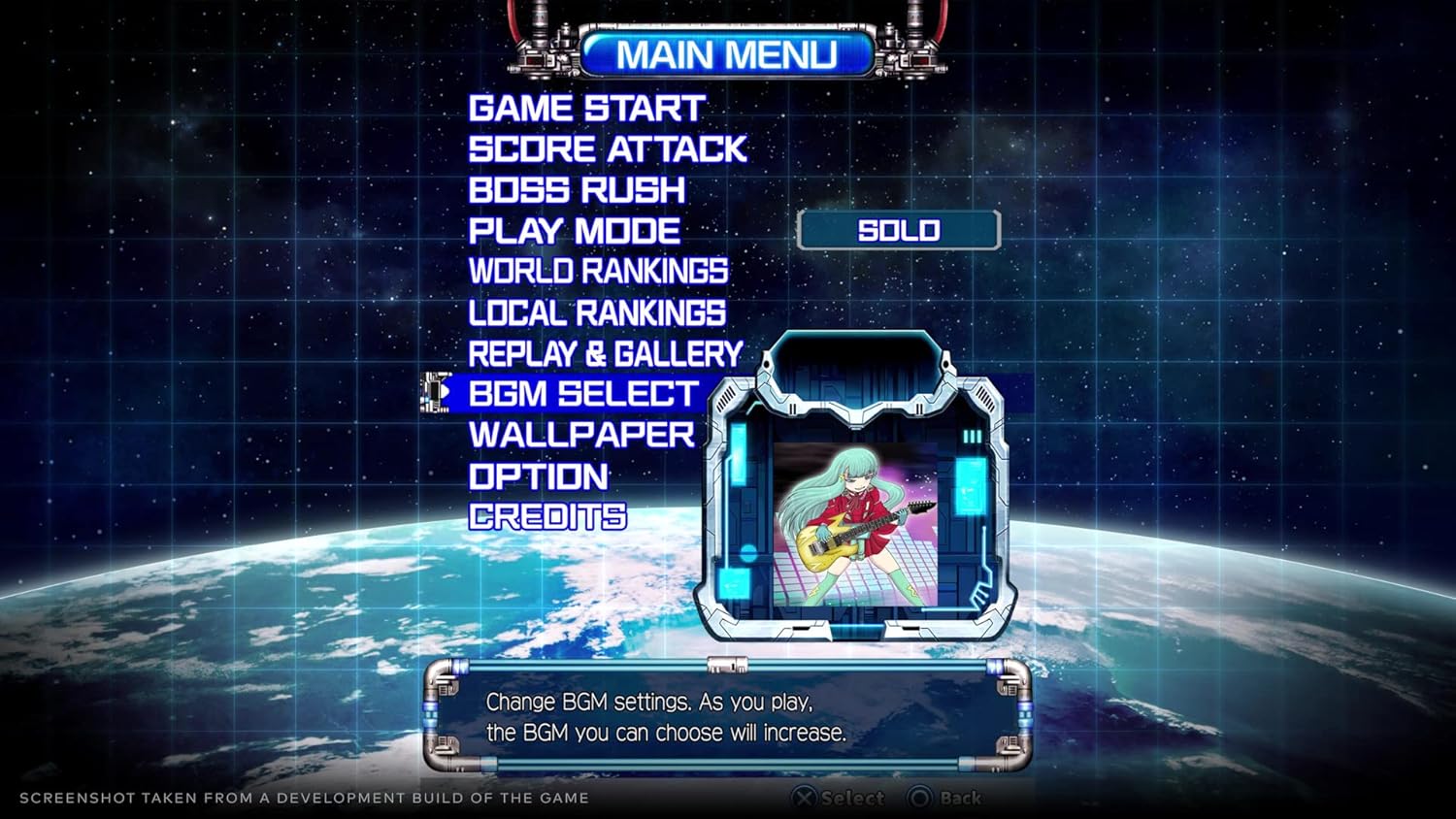Open the SOLO play mode selector
This screenshot has width=1456, height=819.
[899, 230]
